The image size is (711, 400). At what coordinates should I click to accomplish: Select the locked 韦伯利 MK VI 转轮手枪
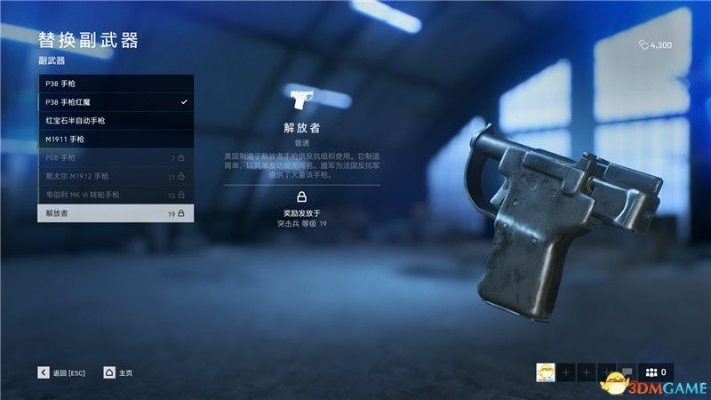tap(116, 194)
